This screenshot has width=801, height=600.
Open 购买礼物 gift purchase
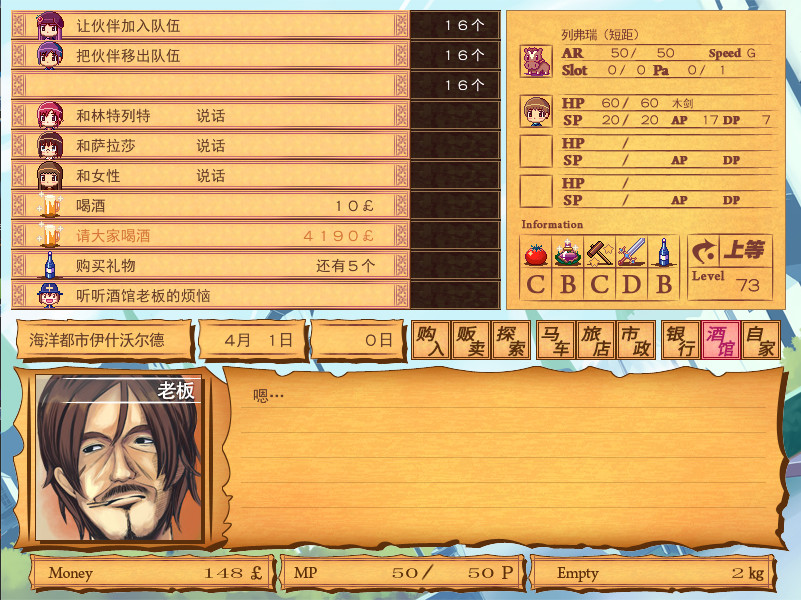click(x=210, y=266)
